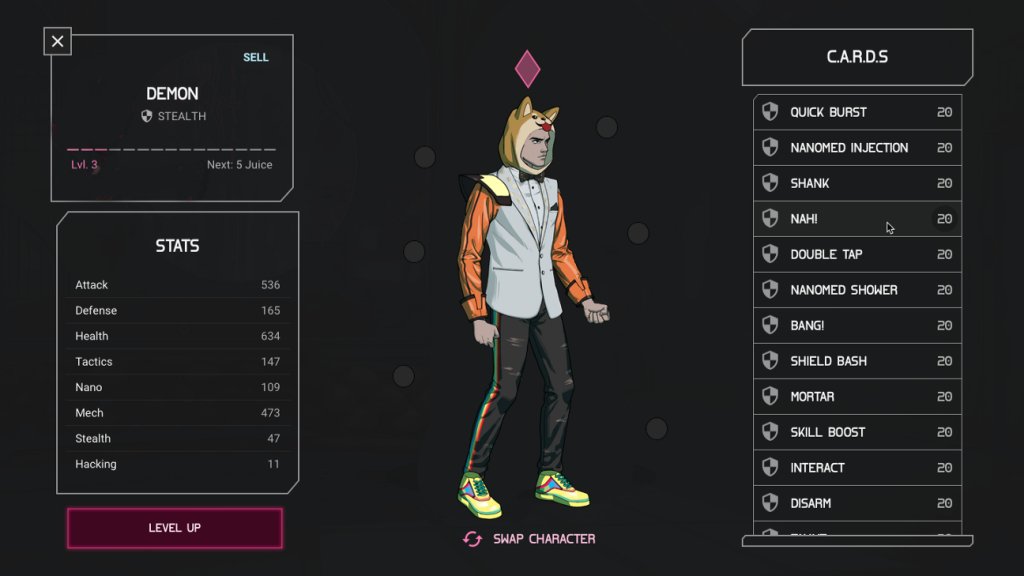Open the Shank card
1024x576 pixels.
click(857, 184)
